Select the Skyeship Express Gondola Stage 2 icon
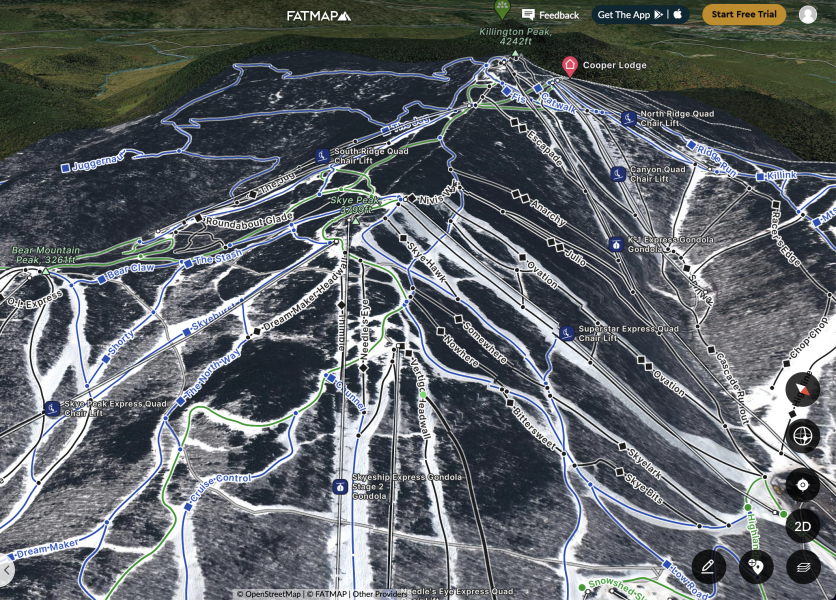Viewport: 836px width, 600px height. (x=340, y=487)
